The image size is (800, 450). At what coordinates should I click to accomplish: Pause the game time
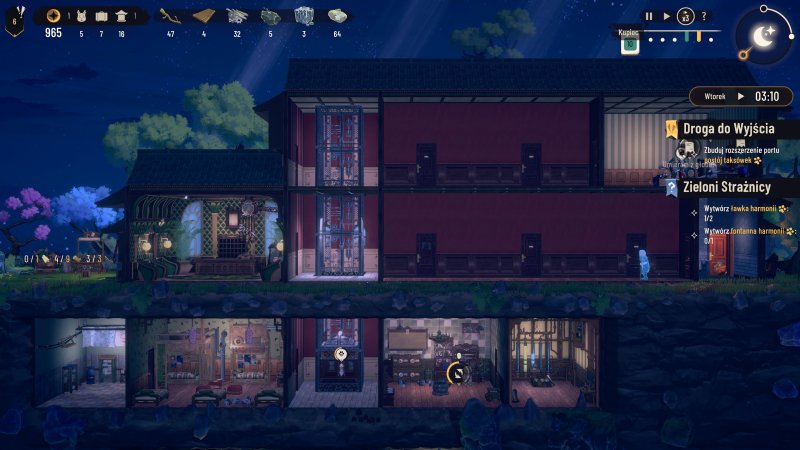[648, 16]
